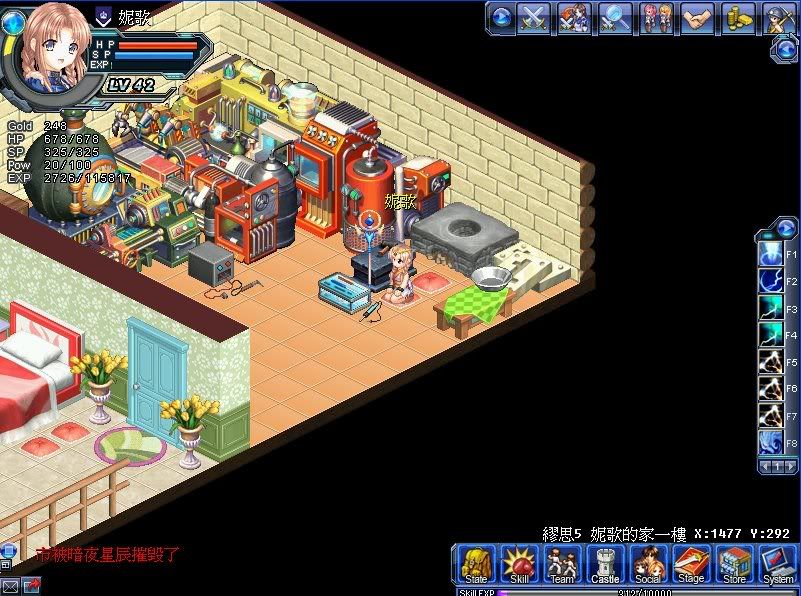The image size is (801, 596).
Task: Open the mail envelope icon at bottom left
Action: (x=10, y=585)
